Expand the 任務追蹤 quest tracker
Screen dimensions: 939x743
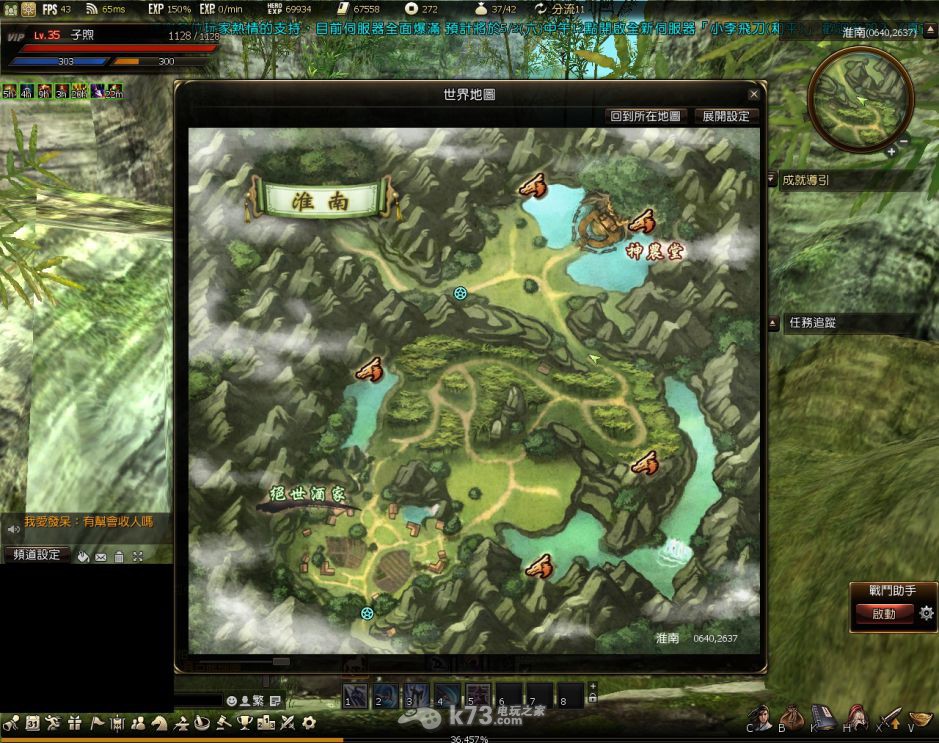coord(772,323)
